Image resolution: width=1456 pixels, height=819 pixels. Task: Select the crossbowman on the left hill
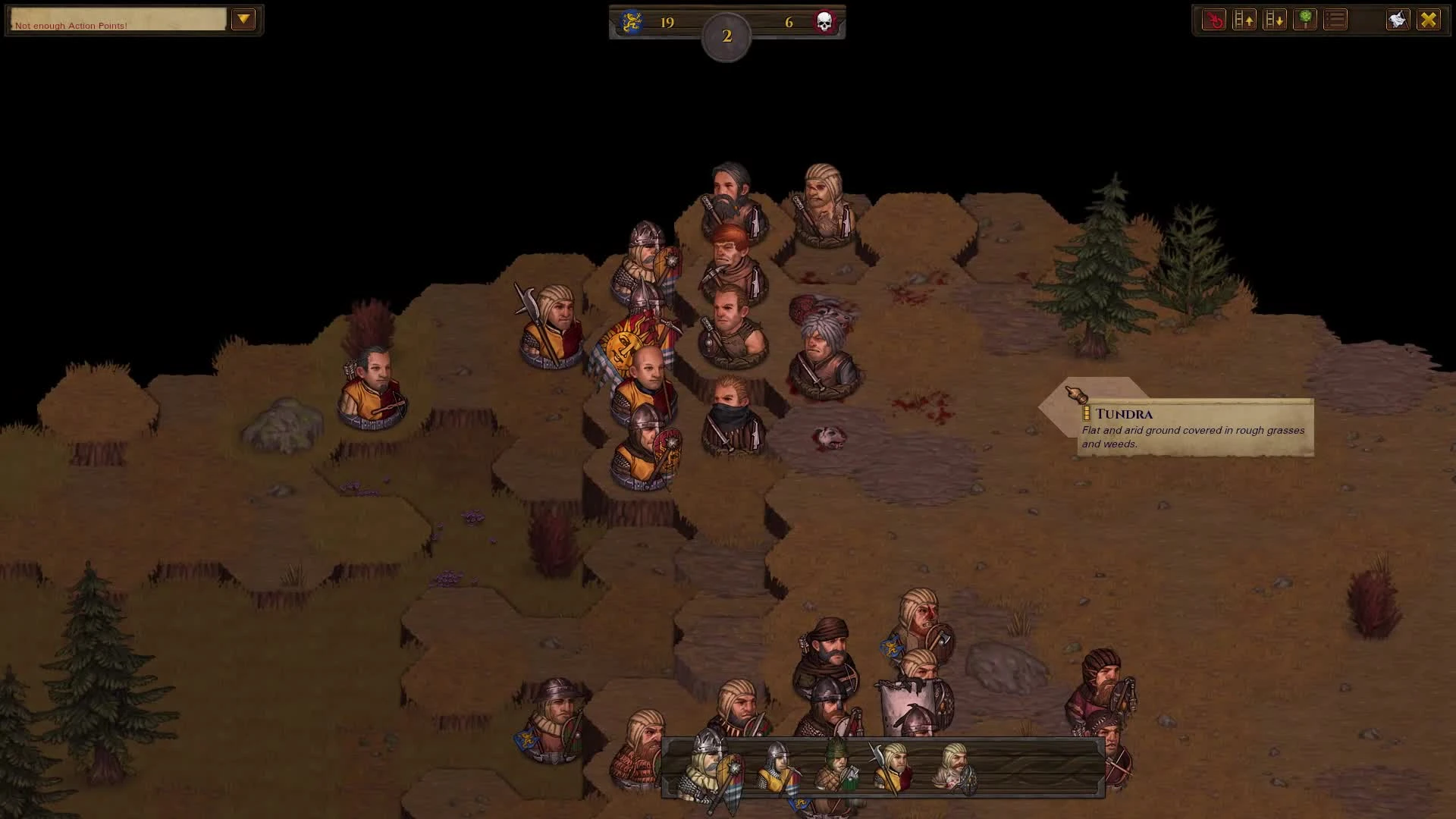tap(372, 379)
